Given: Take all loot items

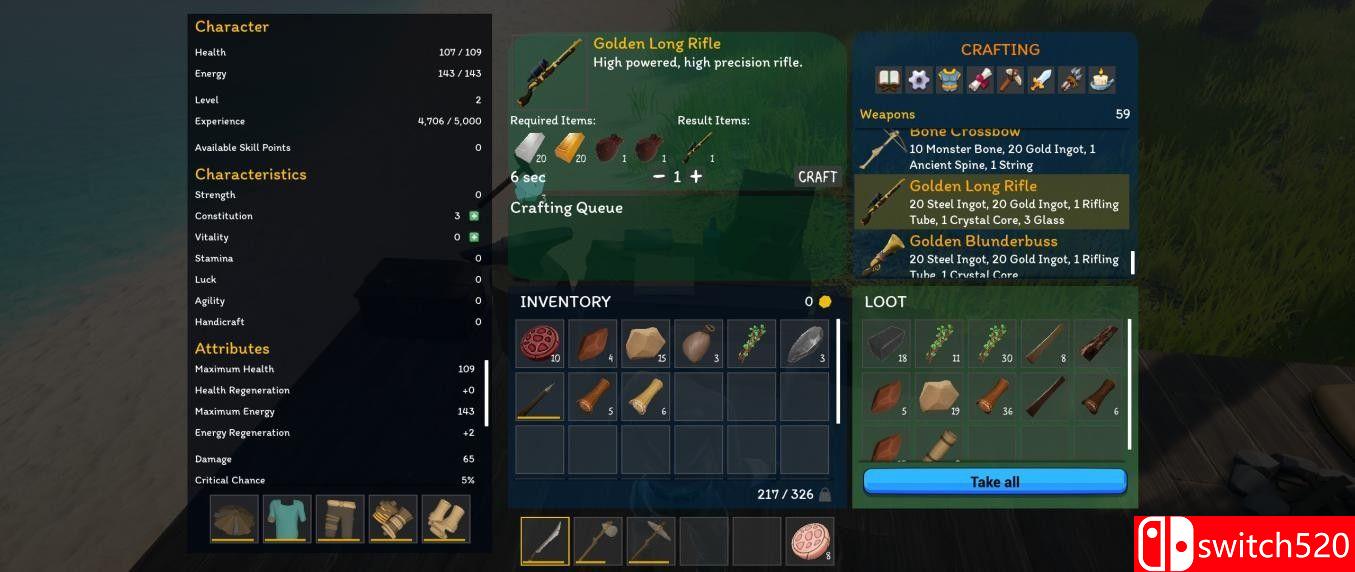Looking at the screenshot, I should (x=994, y=482).
